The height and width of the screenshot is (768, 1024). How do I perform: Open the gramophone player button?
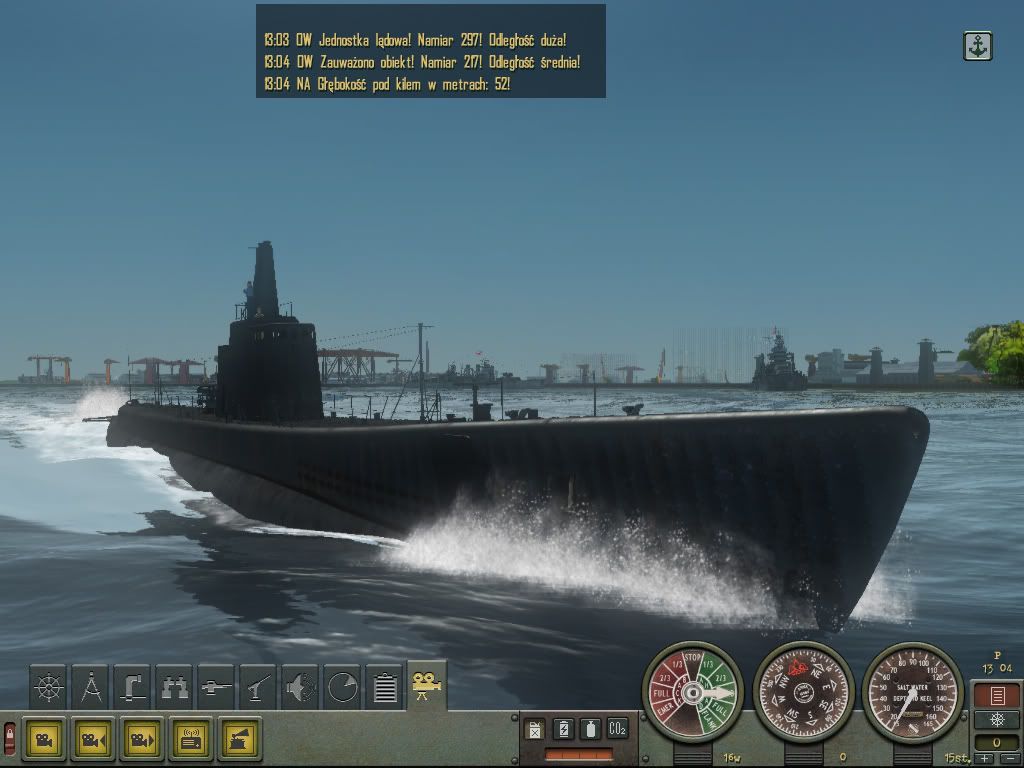(x=240, y=739)
